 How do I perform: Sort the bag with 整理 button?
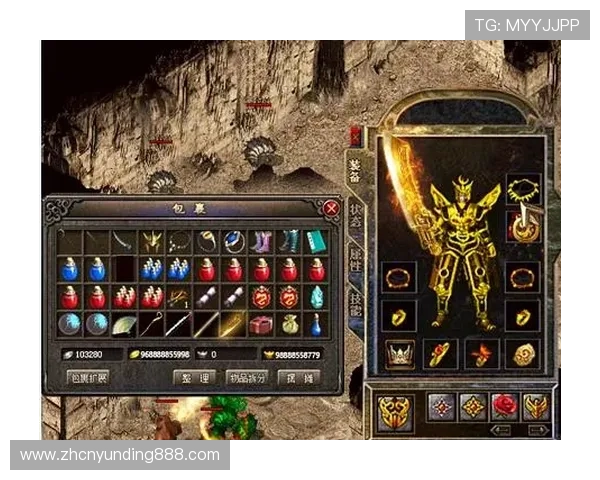pyautogui.click(x=192, y=379)
